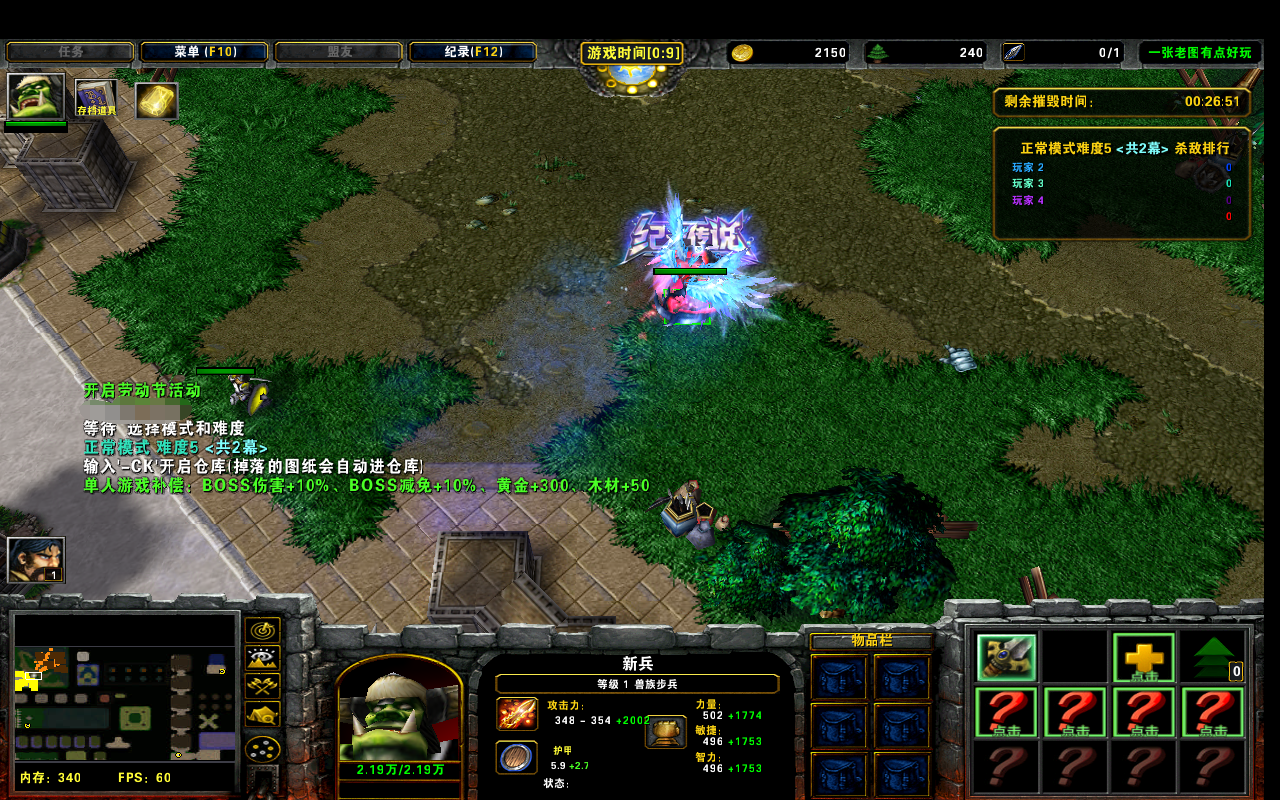Toggle the formation movement button
The width and height of the screenshot is (1280, 800).
pos(263,749)
